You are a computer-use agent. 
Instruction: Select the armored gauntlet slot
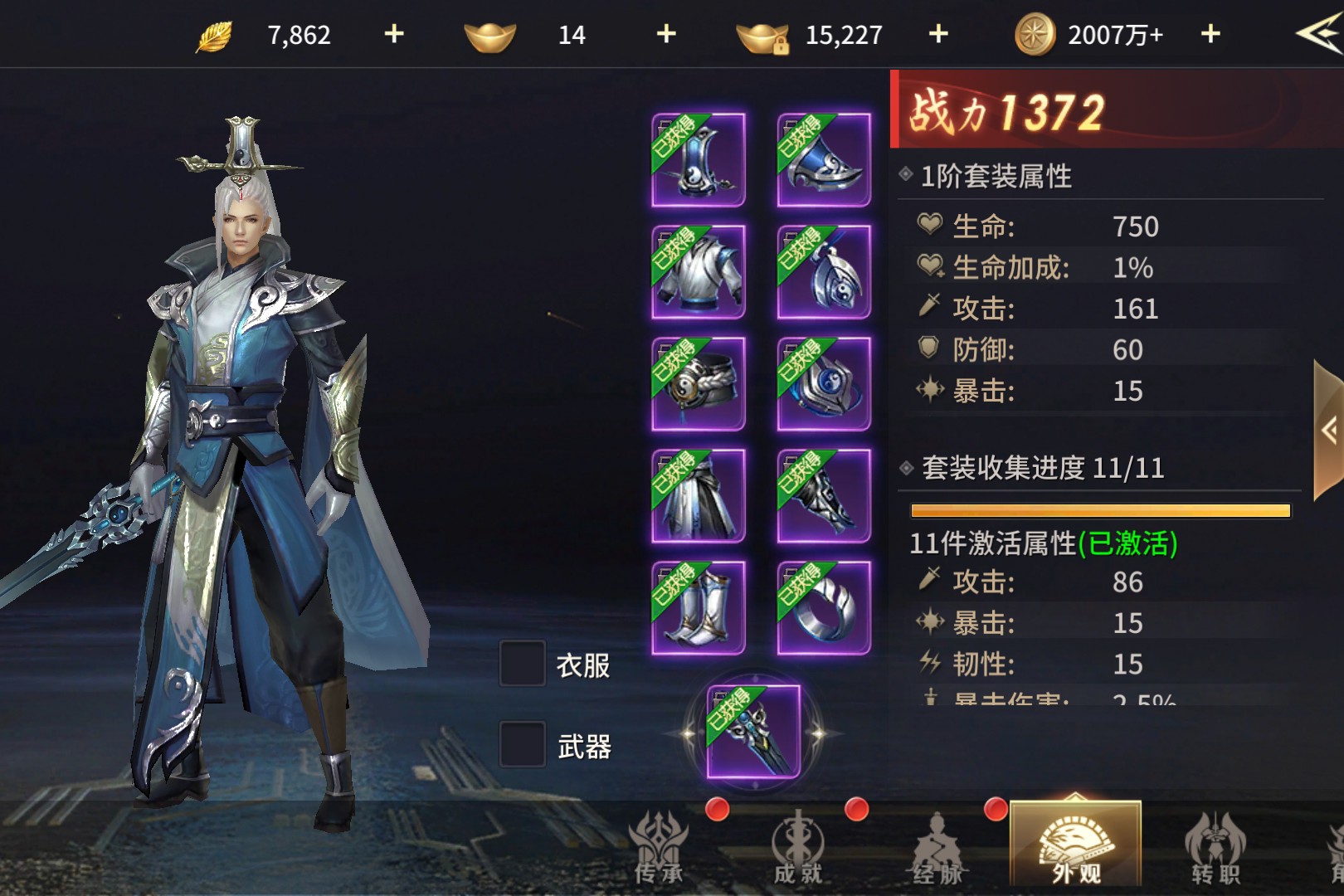click(824, 496)
